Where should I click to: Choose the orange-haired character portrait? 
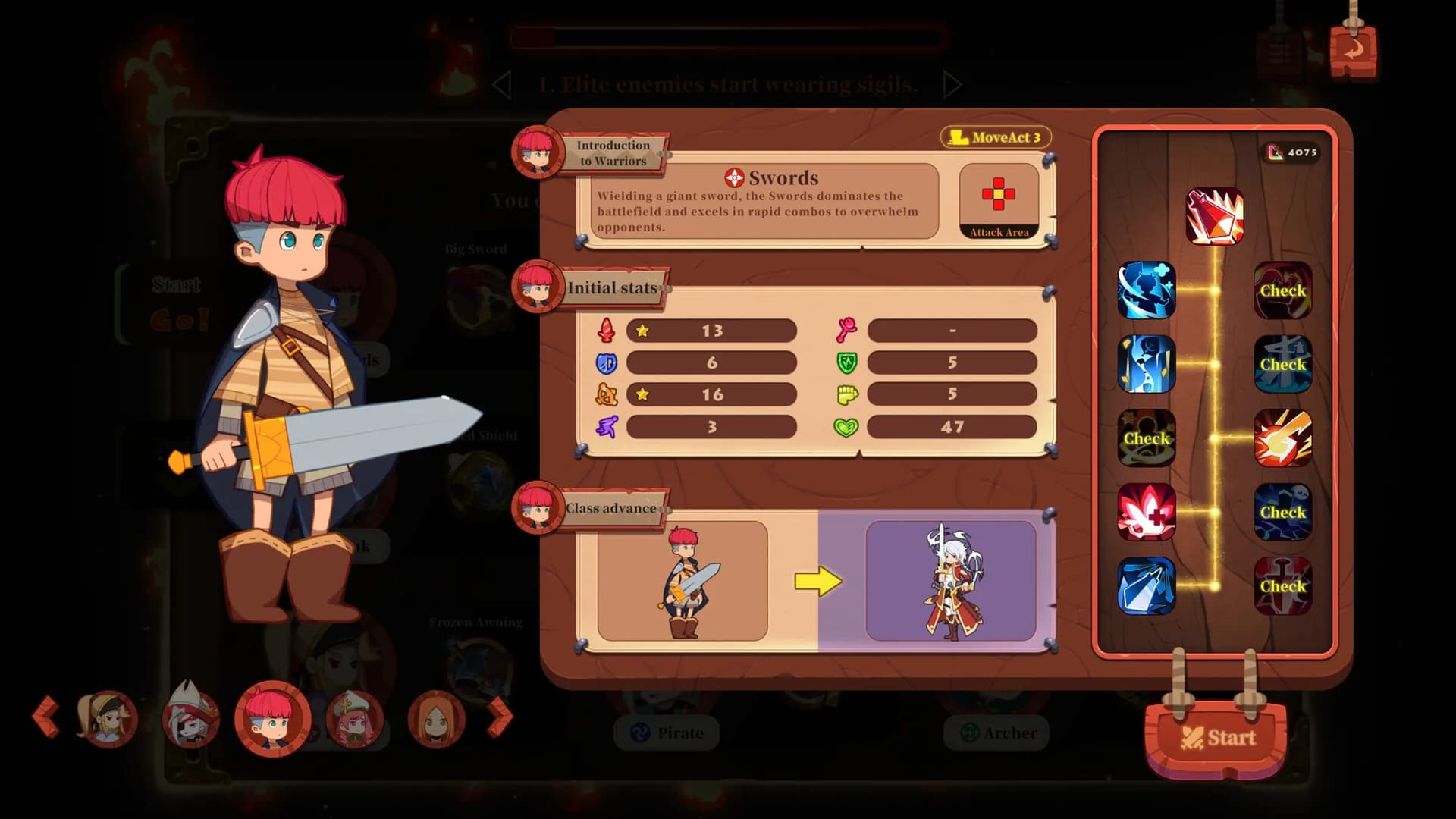tap(436, 718)
